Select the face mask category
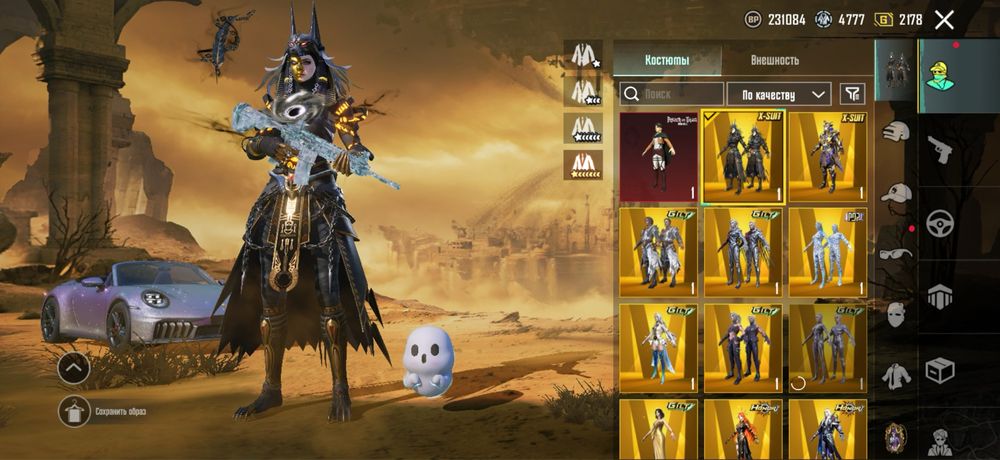The image size is (1000, 460). pos(896,316)
